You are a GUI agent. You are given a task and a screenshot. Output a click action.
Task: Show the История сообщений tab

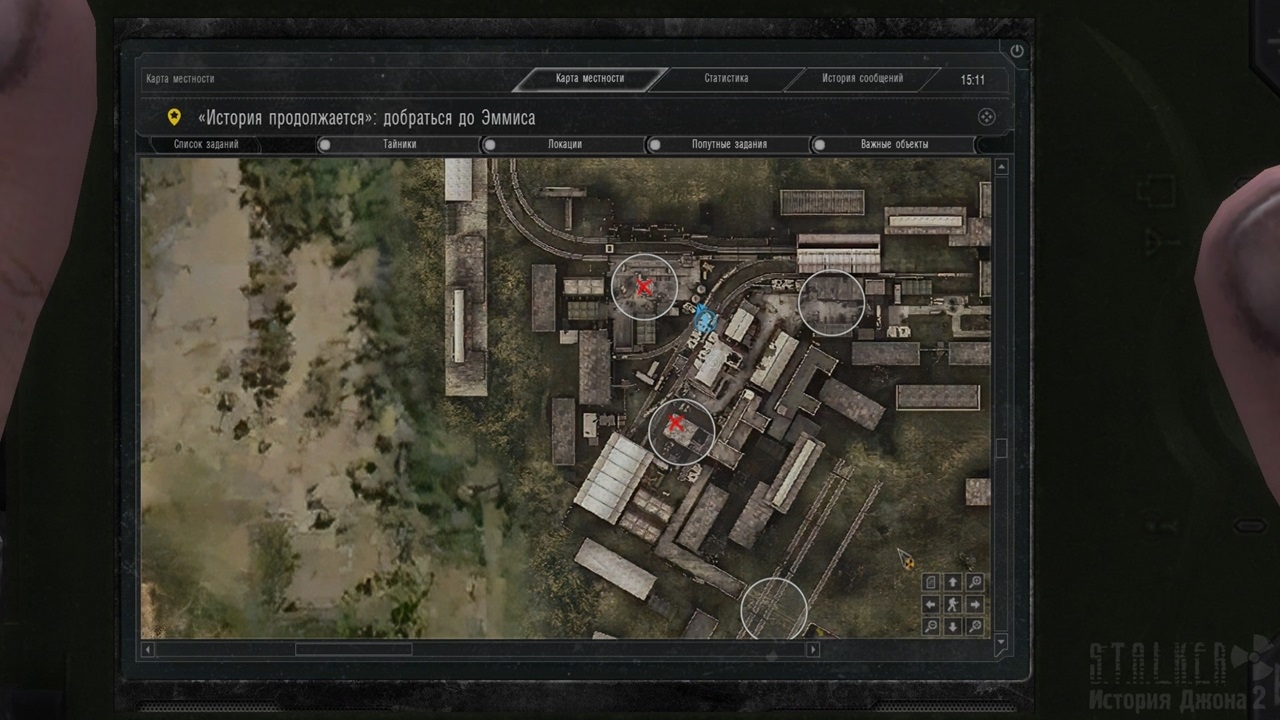[862, 79]
